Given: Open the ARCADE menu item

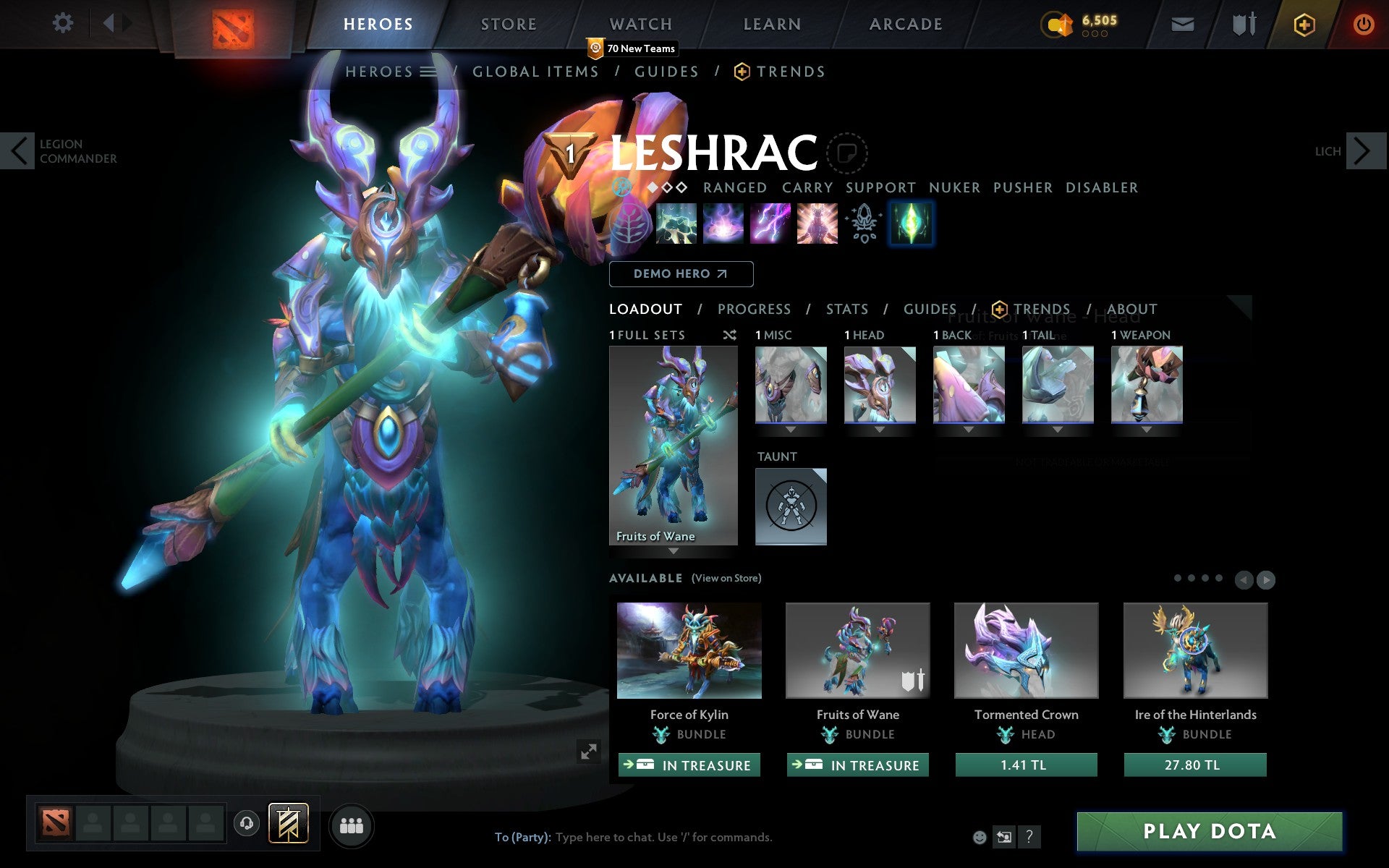Looking at the screenshot, I should 905,23.
